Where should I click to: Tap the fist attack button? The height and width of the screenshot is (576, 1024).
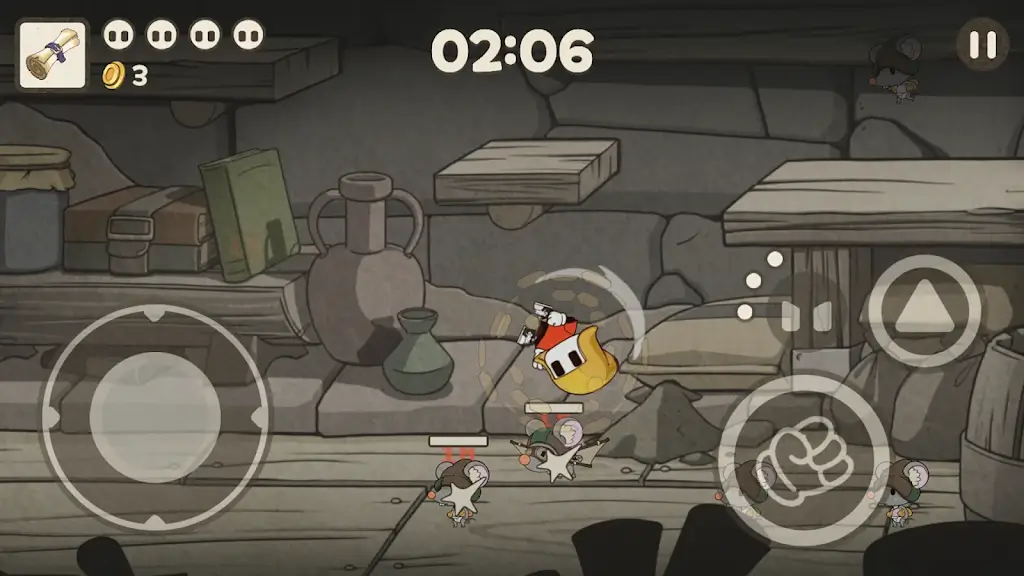[x=803, y=460]
